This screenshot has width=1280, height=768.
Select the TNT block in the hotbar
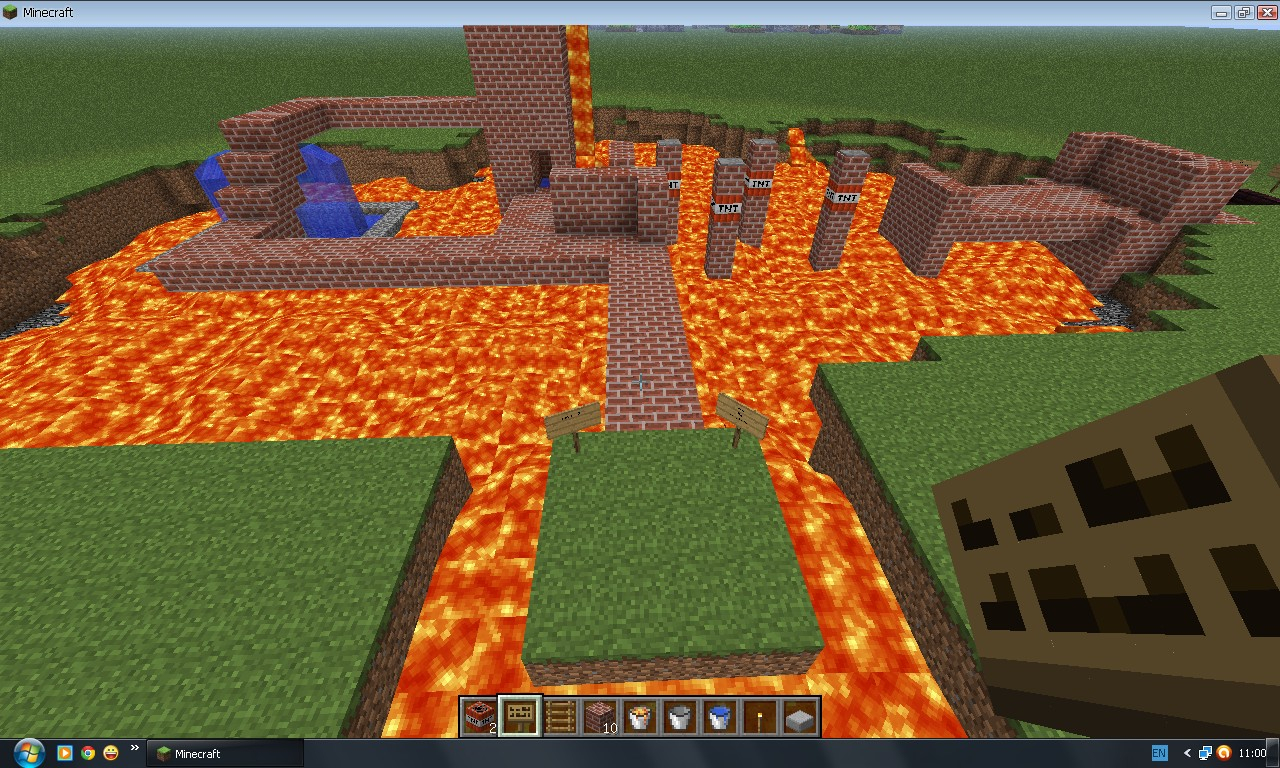pos(479,717)
